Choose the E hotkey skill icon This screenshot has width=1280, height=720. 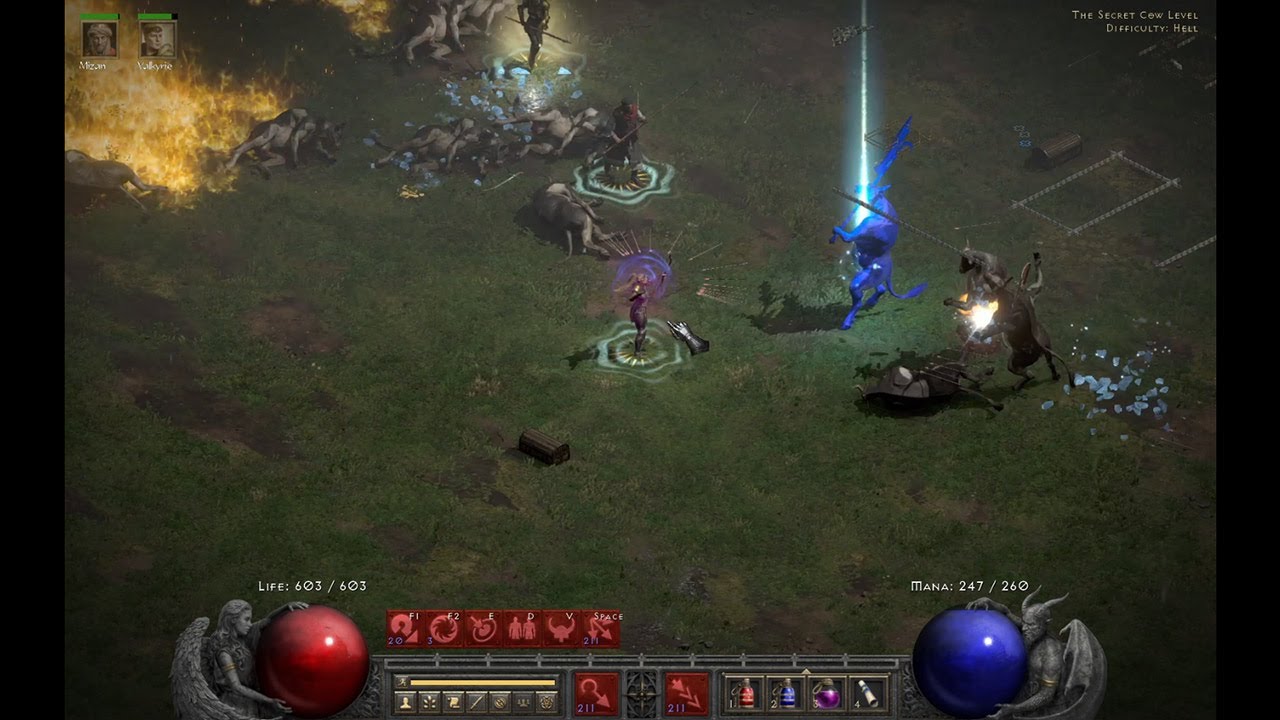pos(483,629)
